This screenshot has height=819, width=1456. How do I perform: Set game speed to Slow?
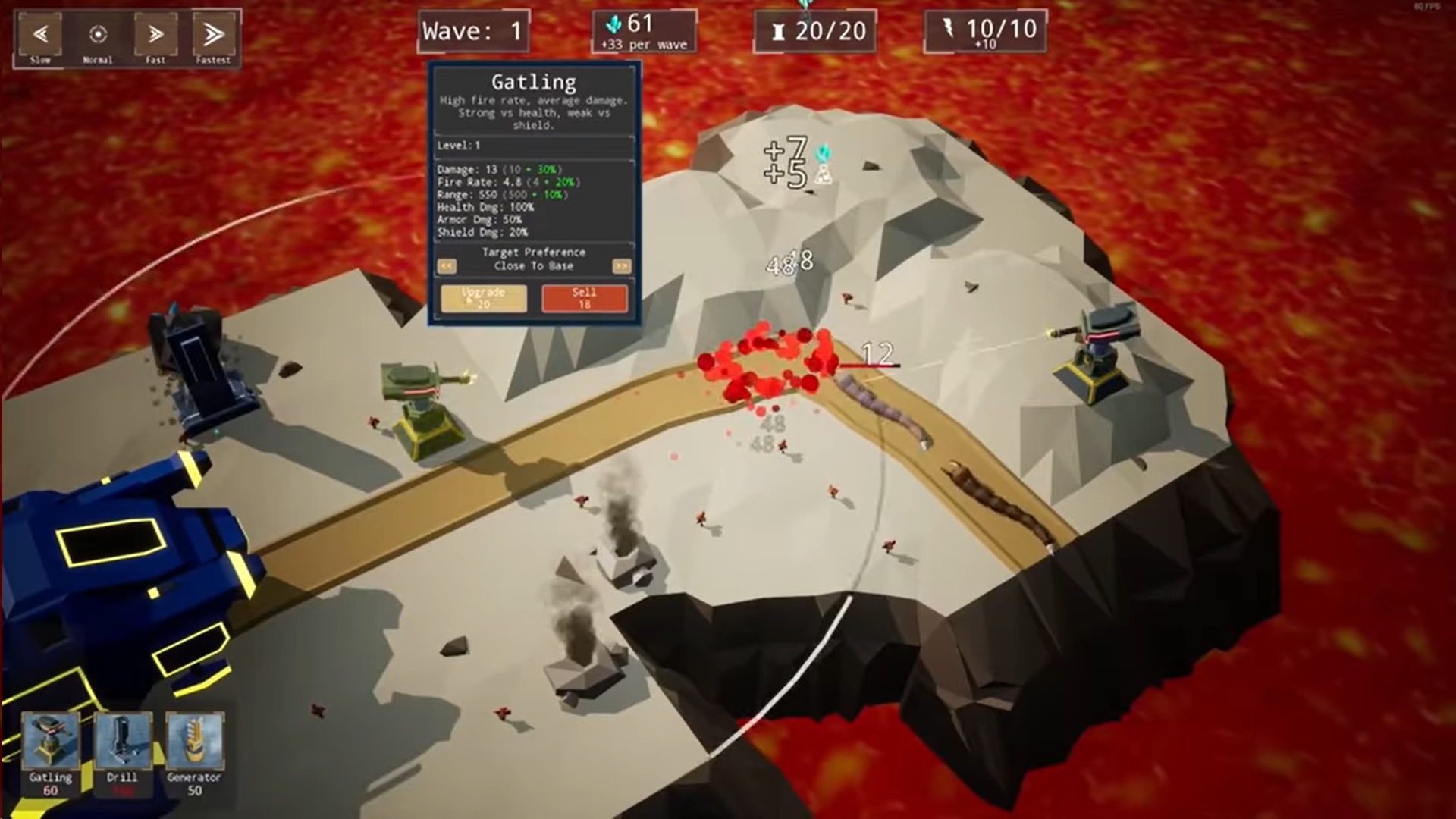[x=41, y=37]
